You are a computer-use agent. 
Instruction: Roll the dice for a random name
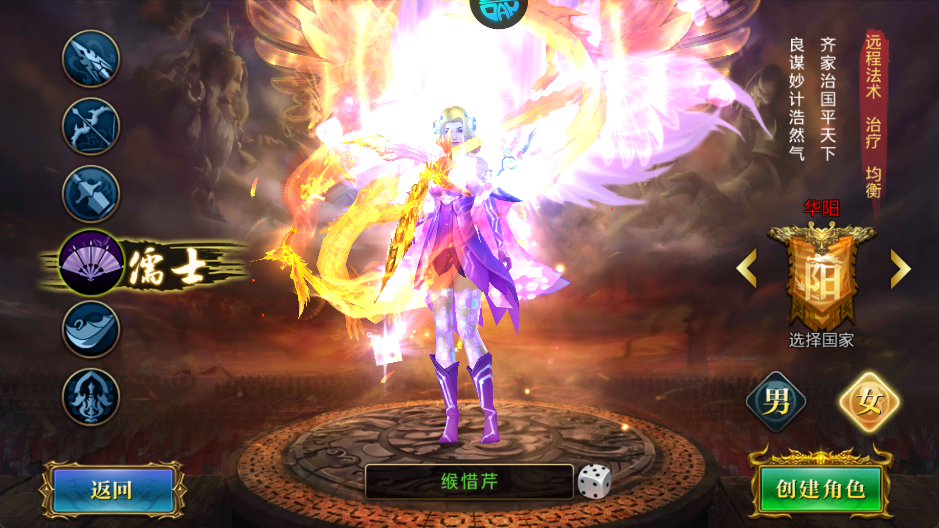tap(594, 482)
